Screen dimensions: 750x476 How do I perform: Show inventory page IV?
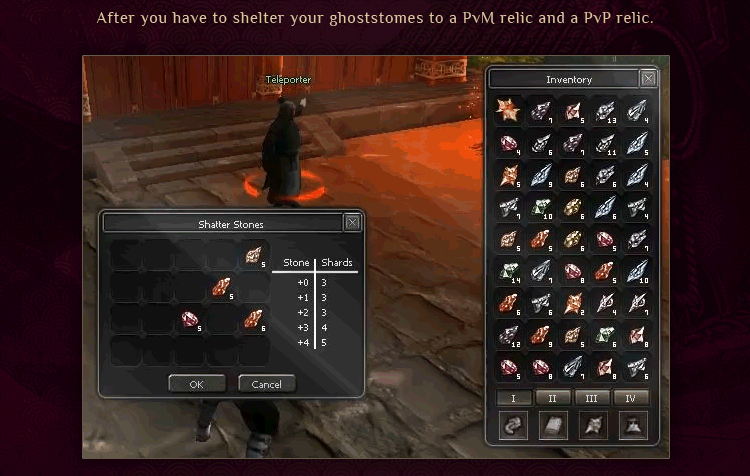630,398
